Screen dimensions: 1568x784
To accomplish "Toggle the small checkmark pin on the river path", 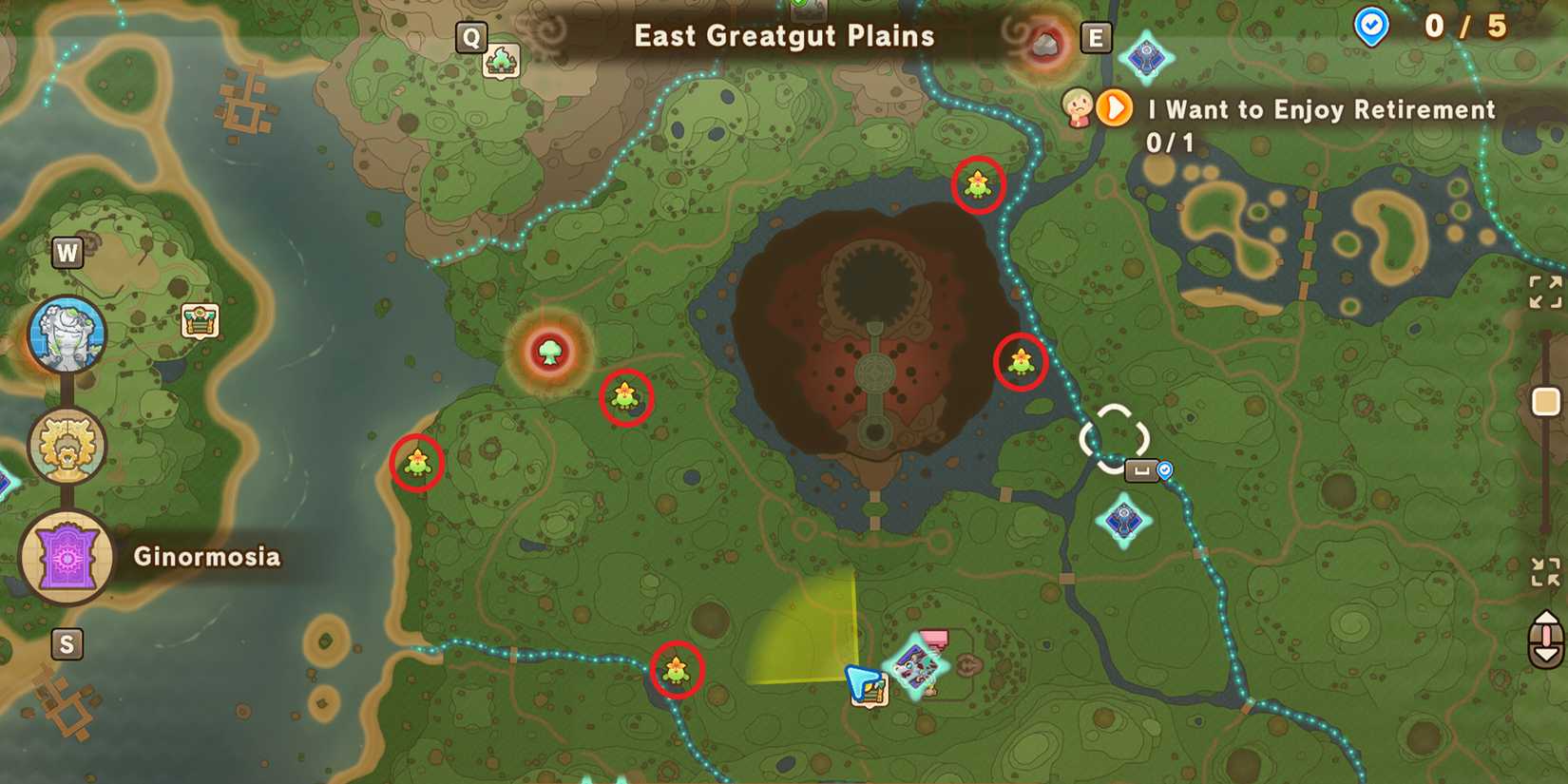I will point(1162,468).
